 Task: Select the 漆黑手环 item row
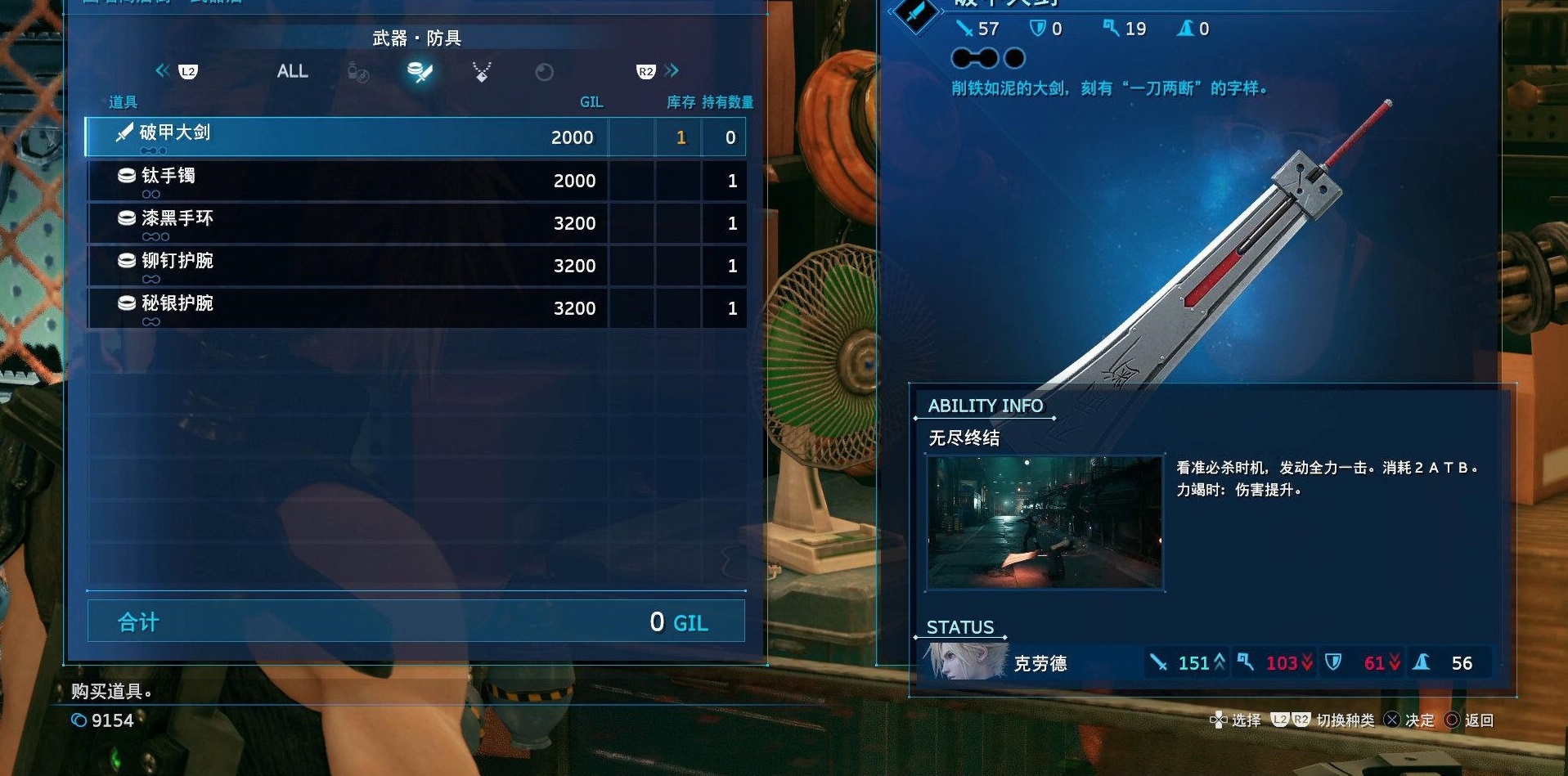415,222
